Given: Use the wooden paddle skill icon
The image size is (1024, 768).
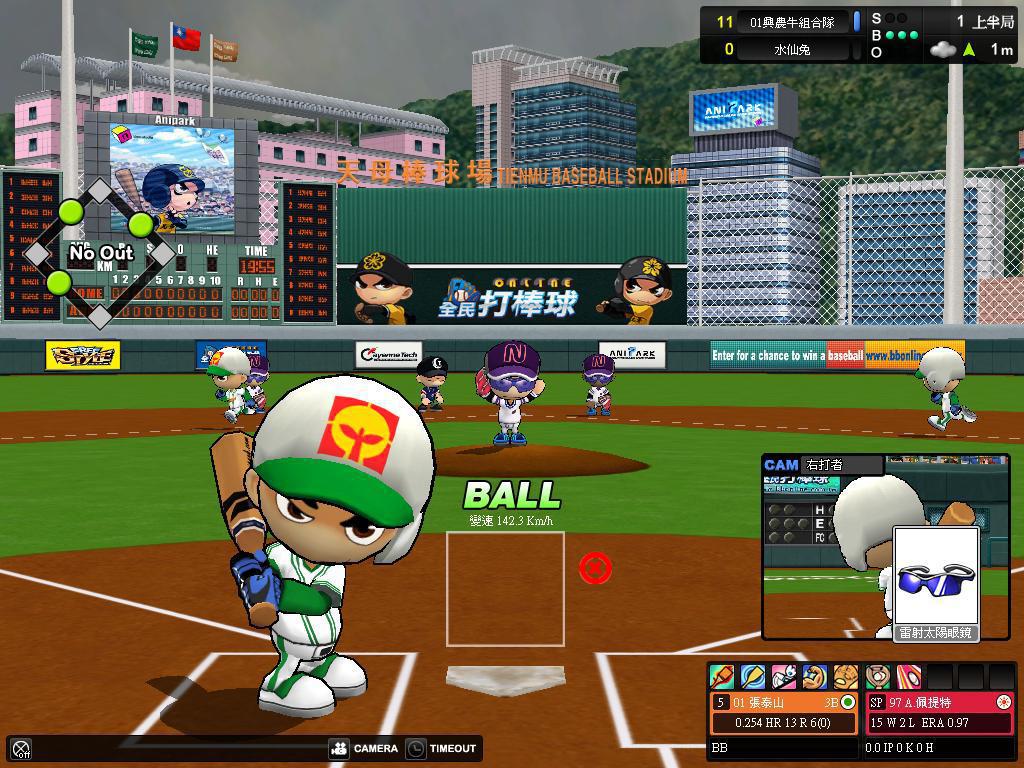Looking at the screenshot, I should 753,677.
